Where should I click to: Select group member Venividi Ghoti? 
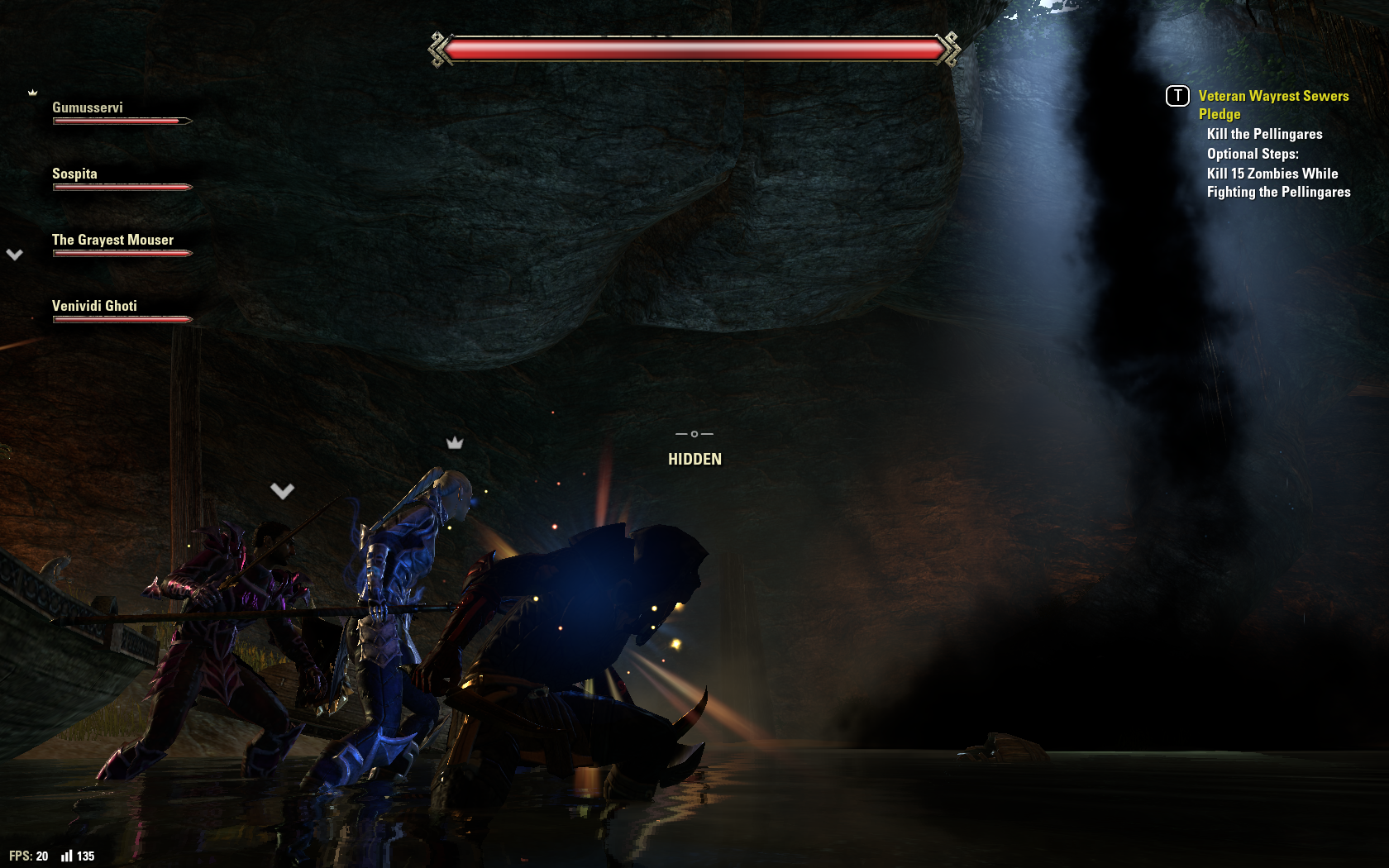click(x=94, y=307)
